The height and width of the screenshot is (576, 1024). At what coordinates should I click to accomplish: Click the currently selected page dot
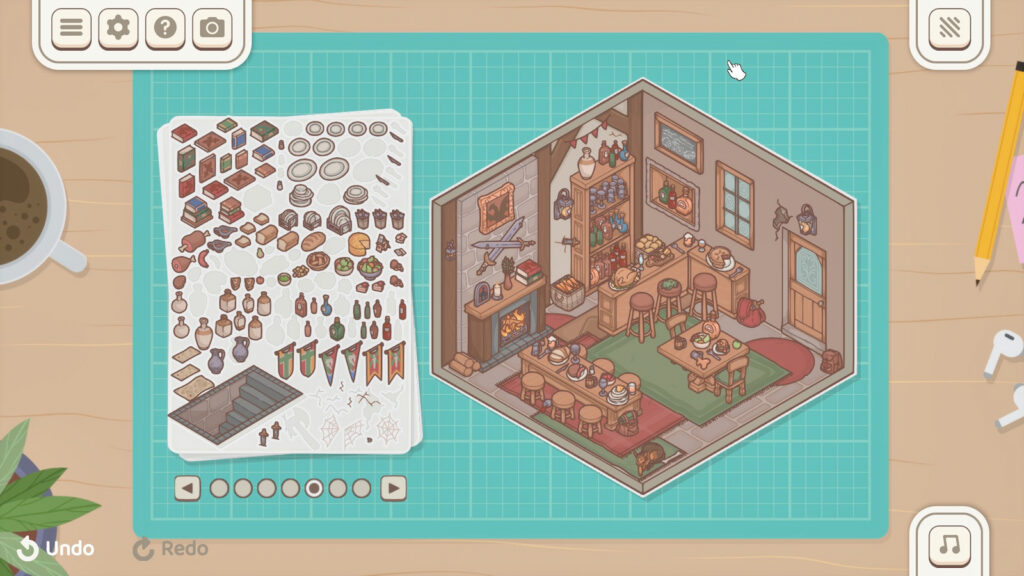click(314, 488)
